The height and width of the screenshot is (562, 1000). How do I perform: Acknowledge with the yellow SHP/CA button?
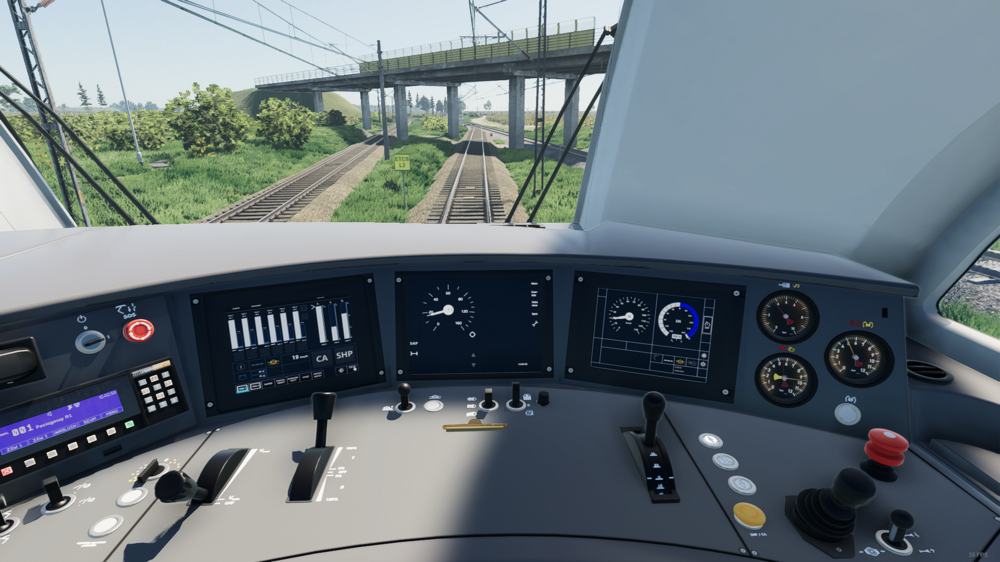pyautogui.click(x=749, y=515)
